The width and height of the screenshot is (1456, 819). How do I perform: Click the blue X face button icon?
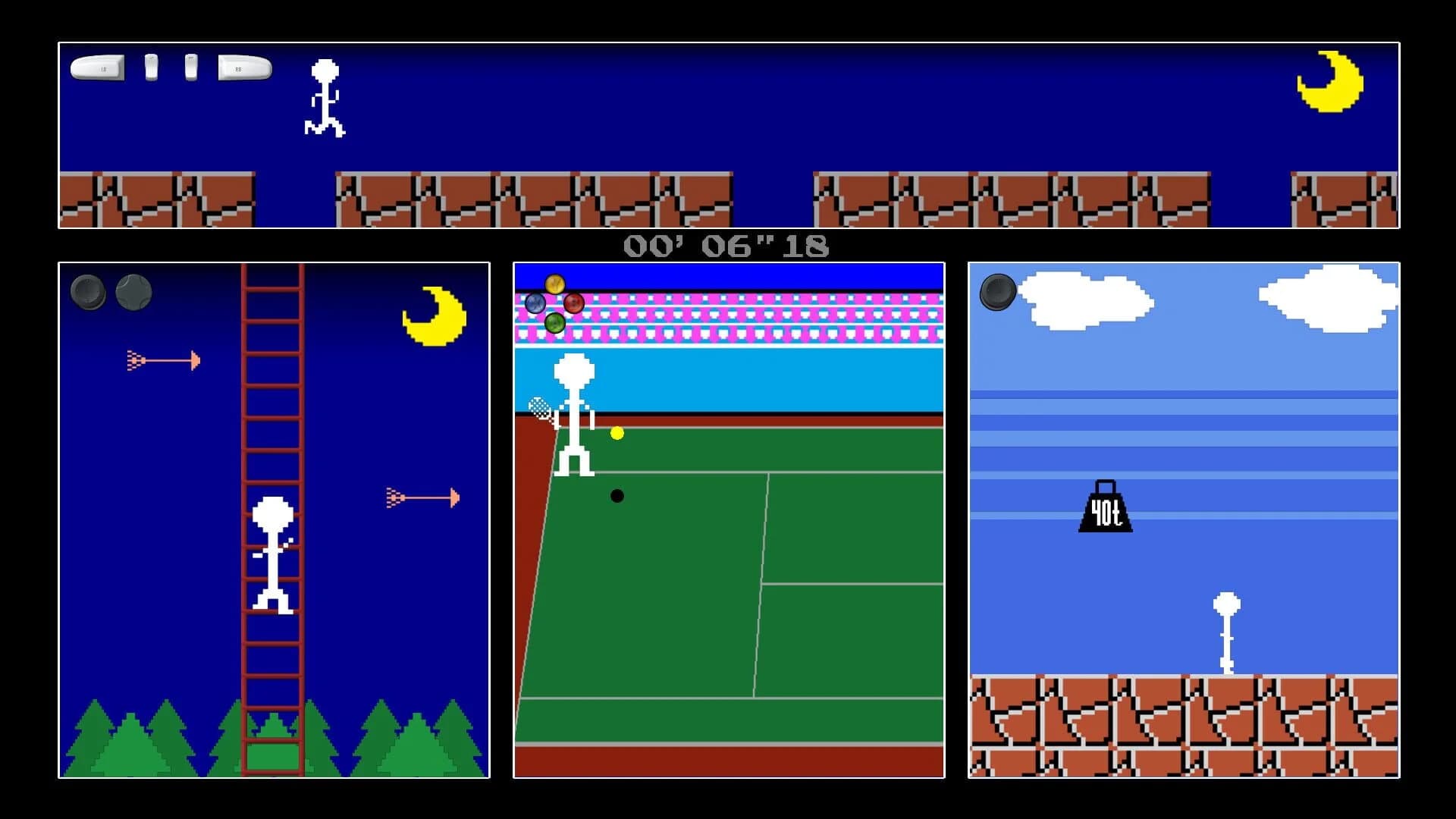pyautogui.click(x=535, y=303)
